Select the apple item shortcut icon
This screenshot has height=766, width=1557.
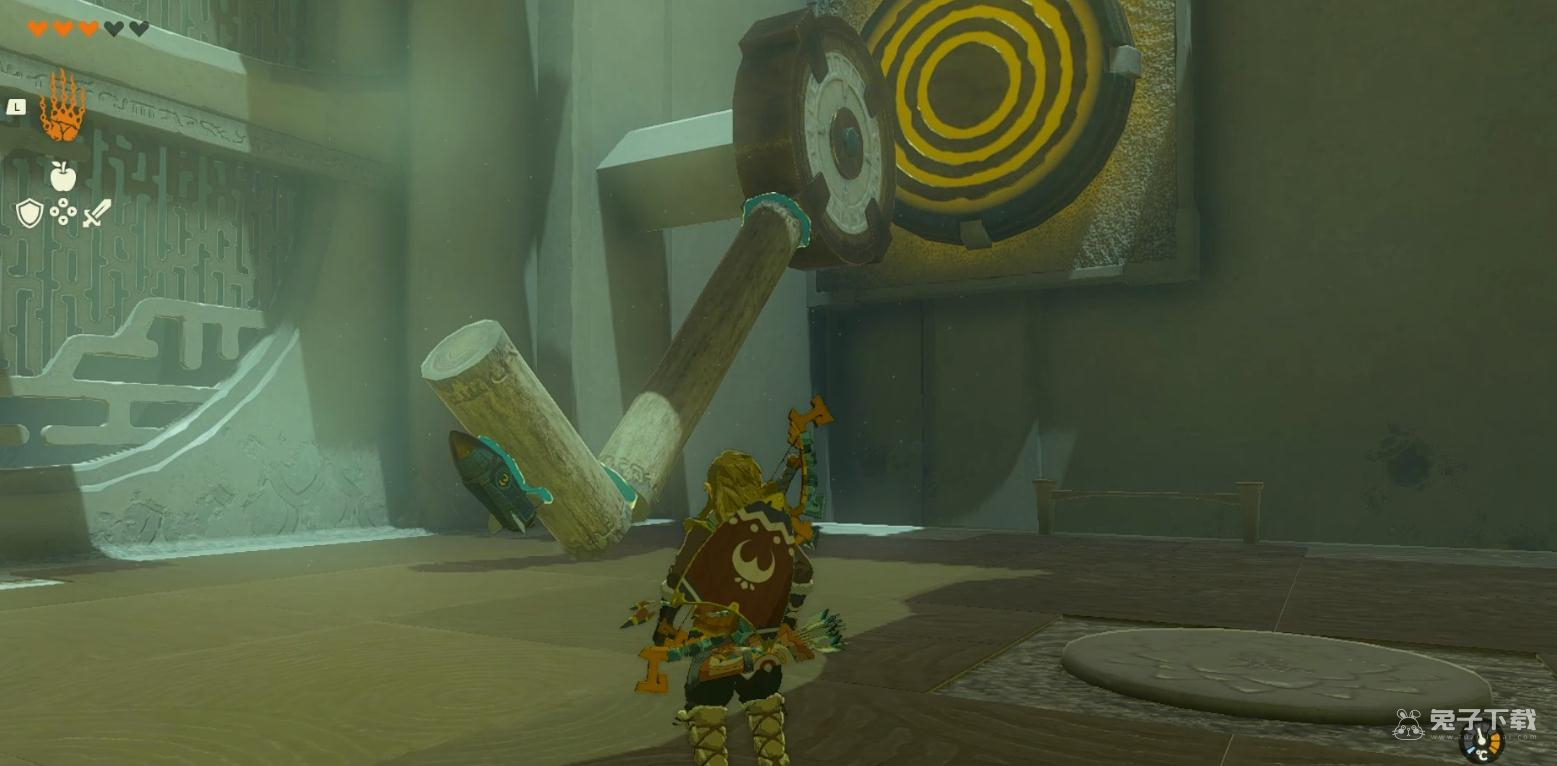(63, 177)
